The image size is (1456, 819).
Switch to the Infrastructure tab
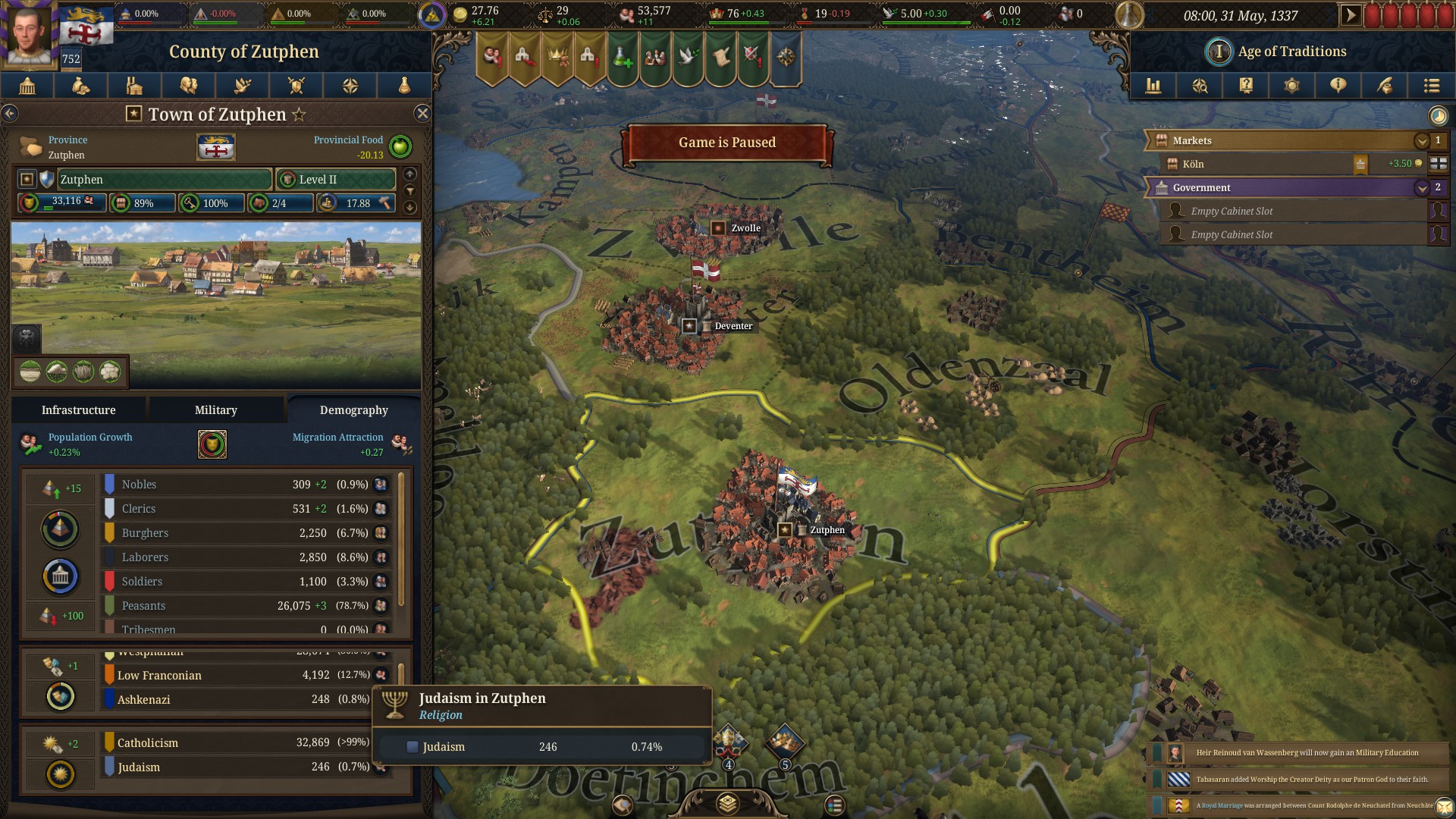coord(79,409)
